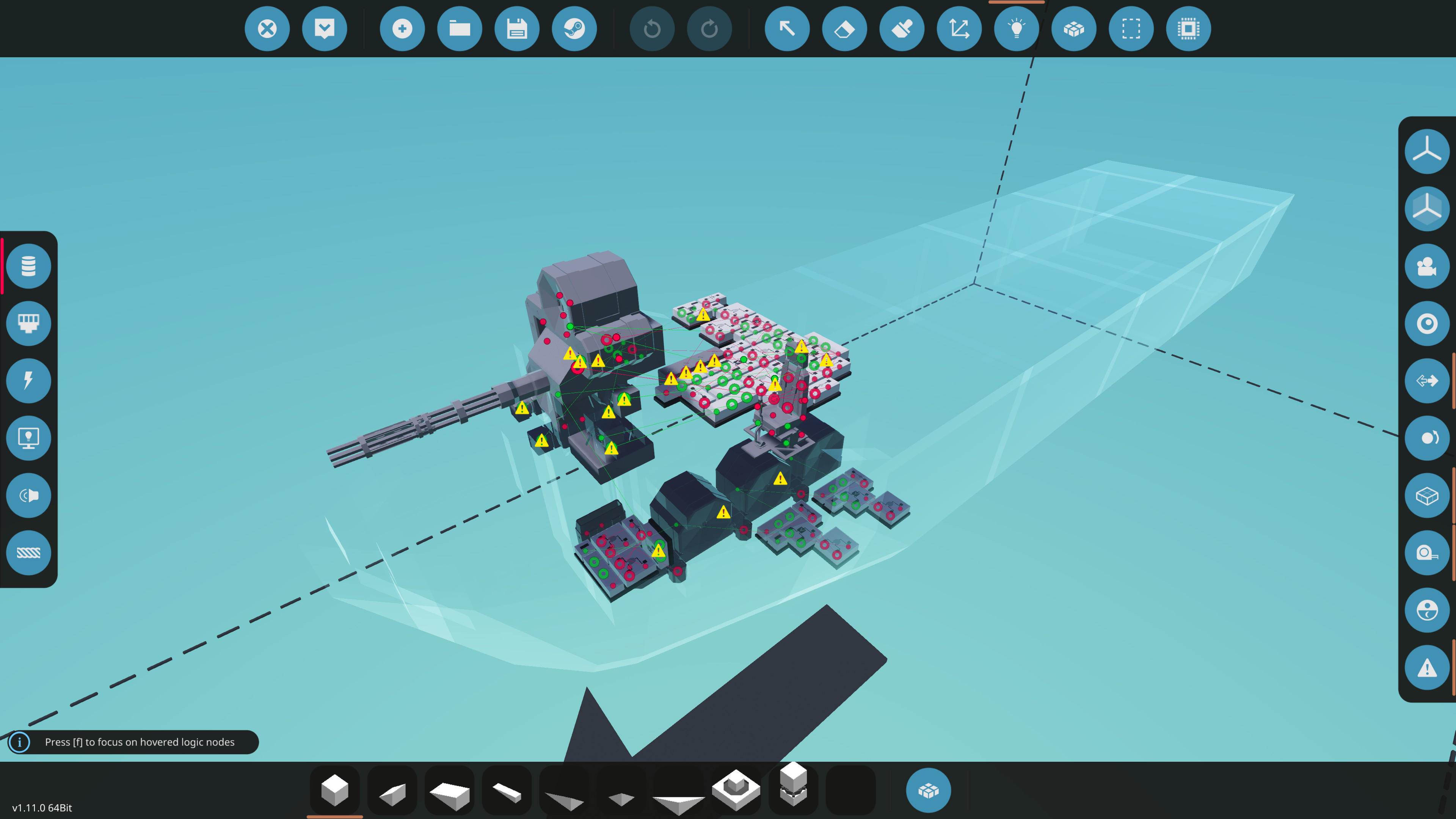Expand the data/logic connections panel
The width and height of the screenshot is (1456, 819).
tap(29, 266)
